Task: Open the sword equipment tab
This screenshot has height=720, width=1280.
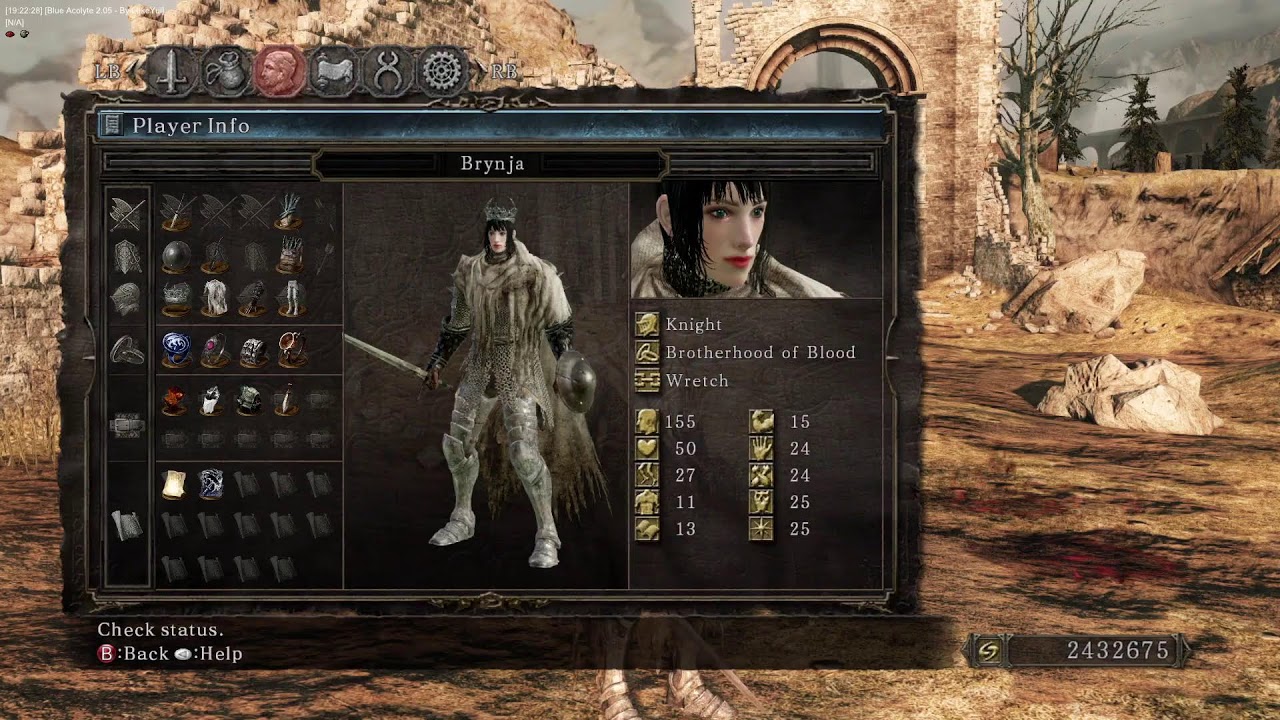Action: [x=173, y=72]
